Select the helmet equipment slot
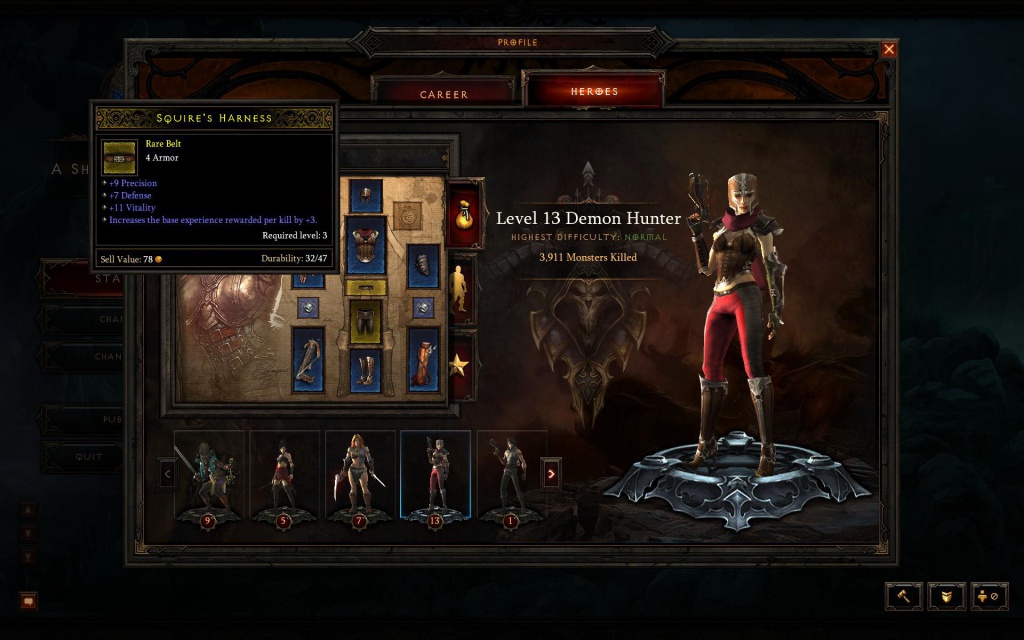 point(366,194)
